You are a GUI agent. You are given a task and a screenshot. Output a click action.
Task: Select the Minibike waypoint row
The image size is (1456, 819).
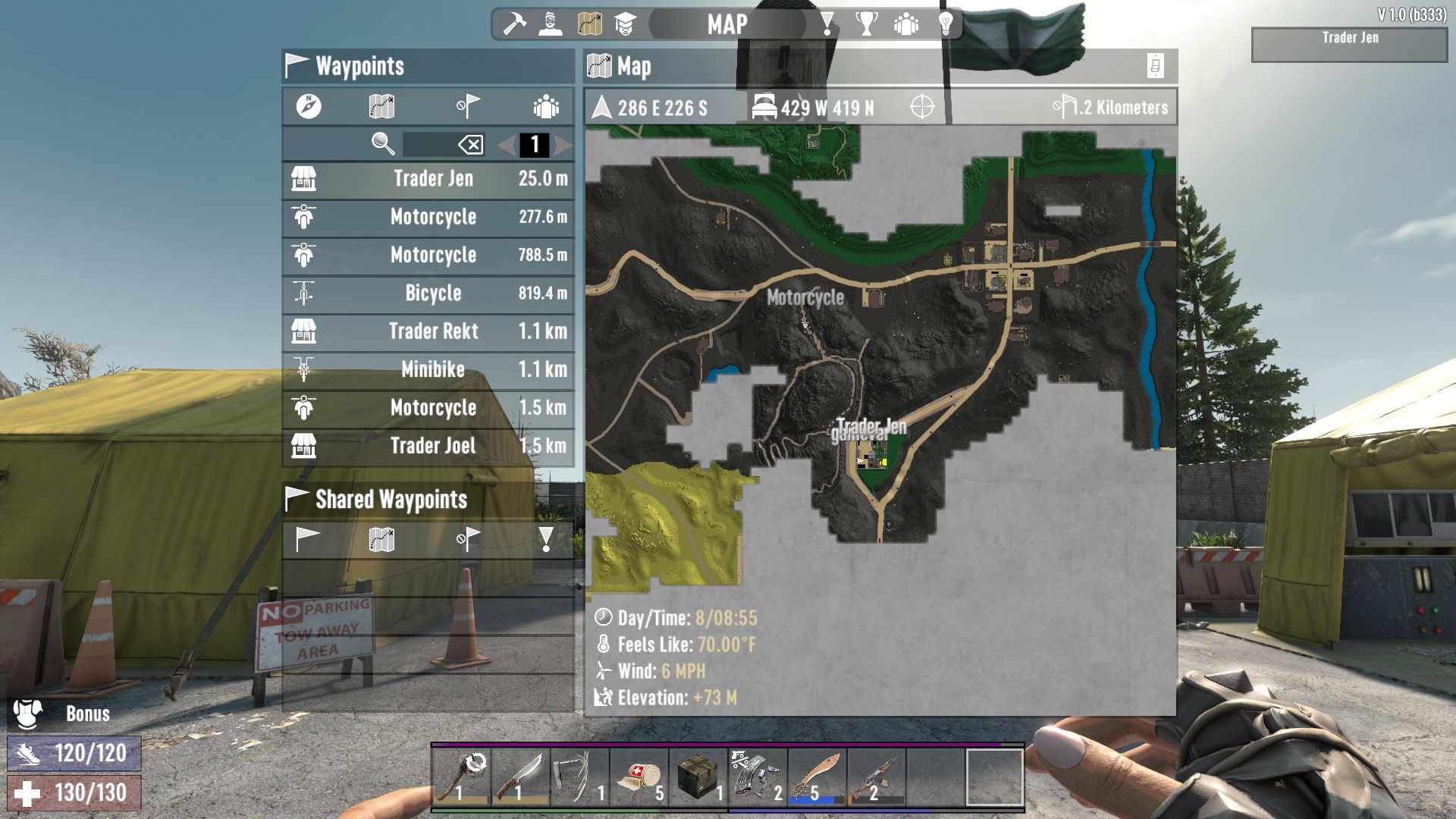(428, 369)
